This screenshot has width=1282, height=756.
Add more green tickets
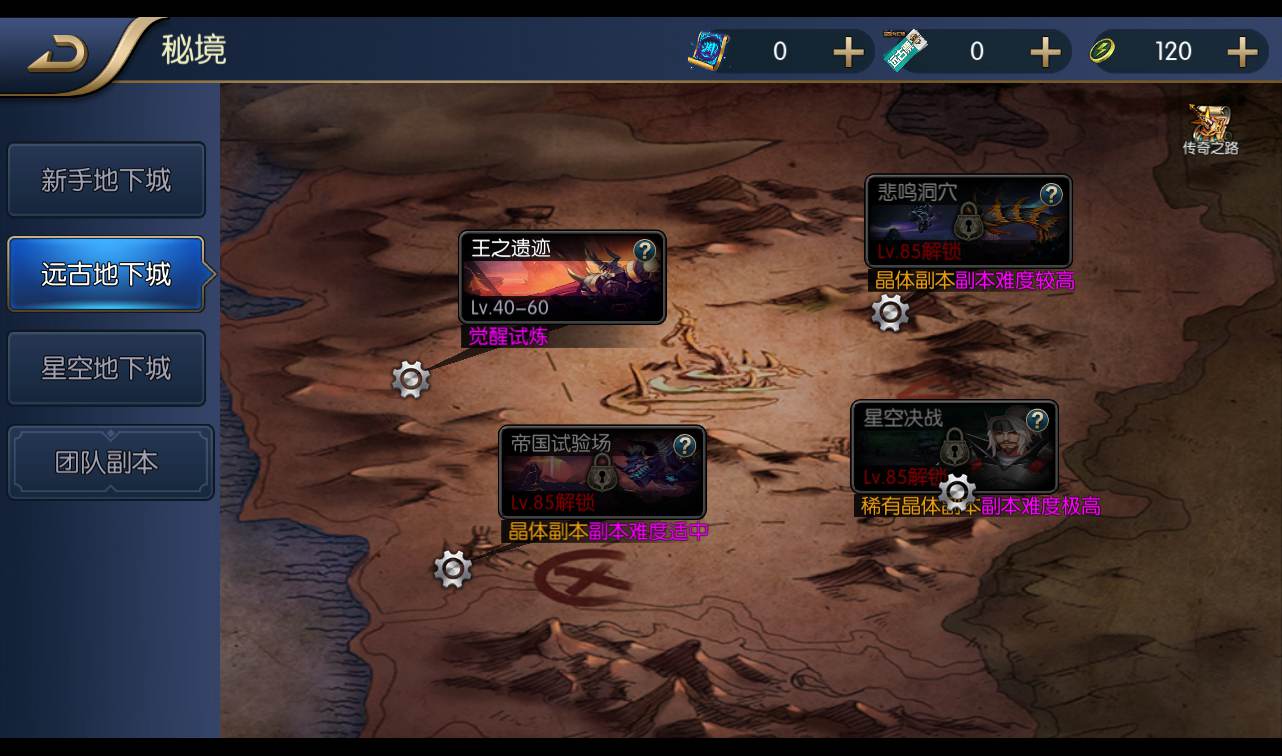[1045, 52]
